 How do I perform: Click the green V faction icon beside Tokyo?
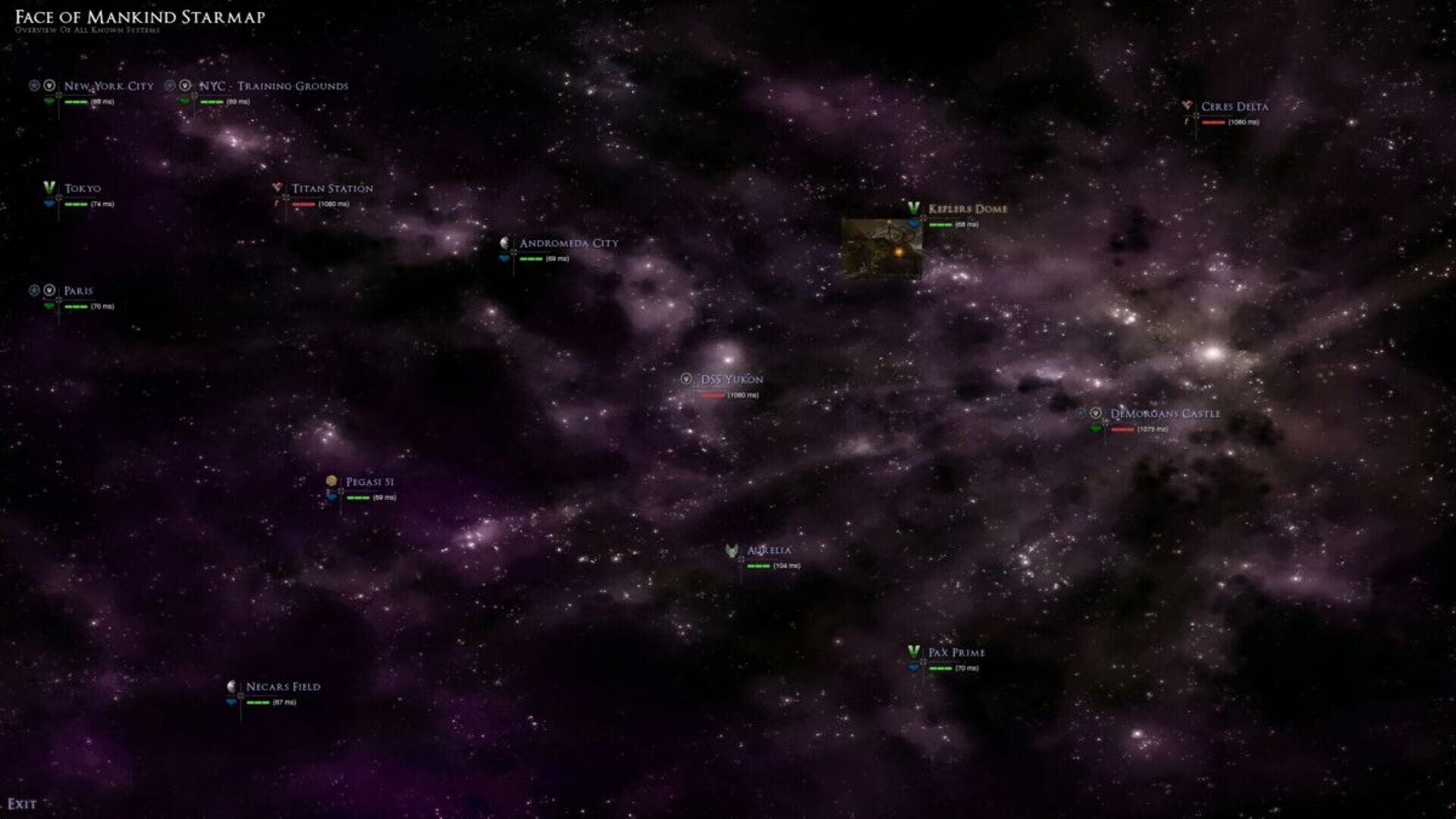point(49,187)
